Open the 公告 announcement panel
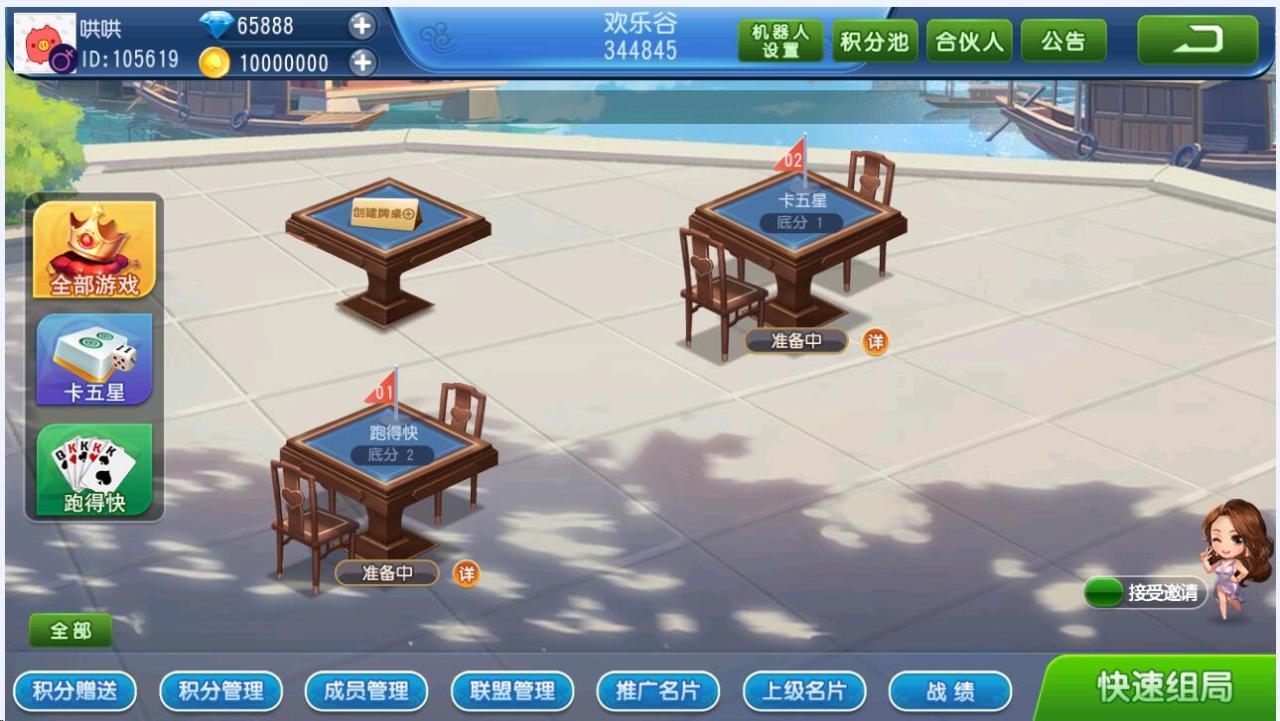The width and height of the screenshot is (1280, 721). [1062, 41]
